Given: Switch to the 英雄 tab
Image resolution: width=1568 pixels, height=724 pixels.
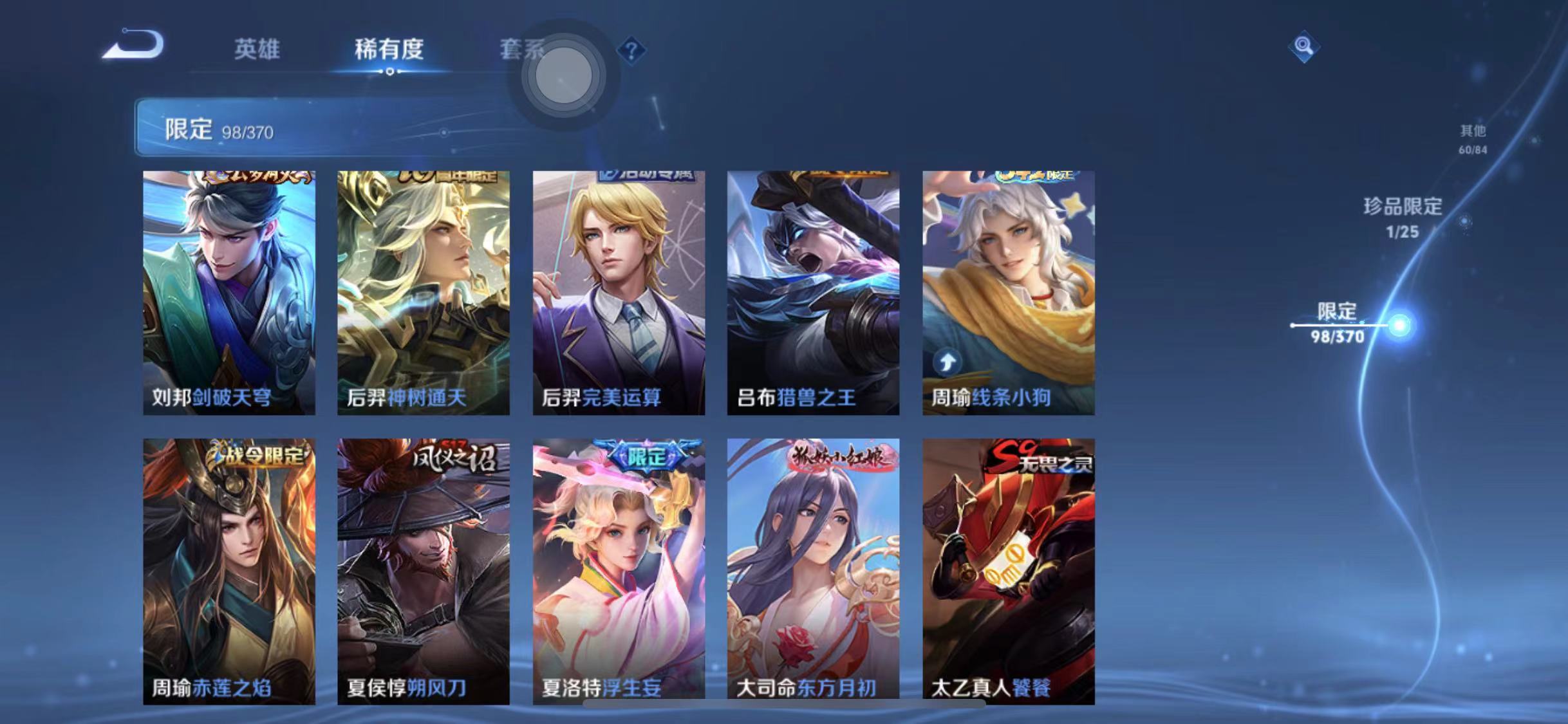Looking at the screenshot, I should (x=257, y=51).
